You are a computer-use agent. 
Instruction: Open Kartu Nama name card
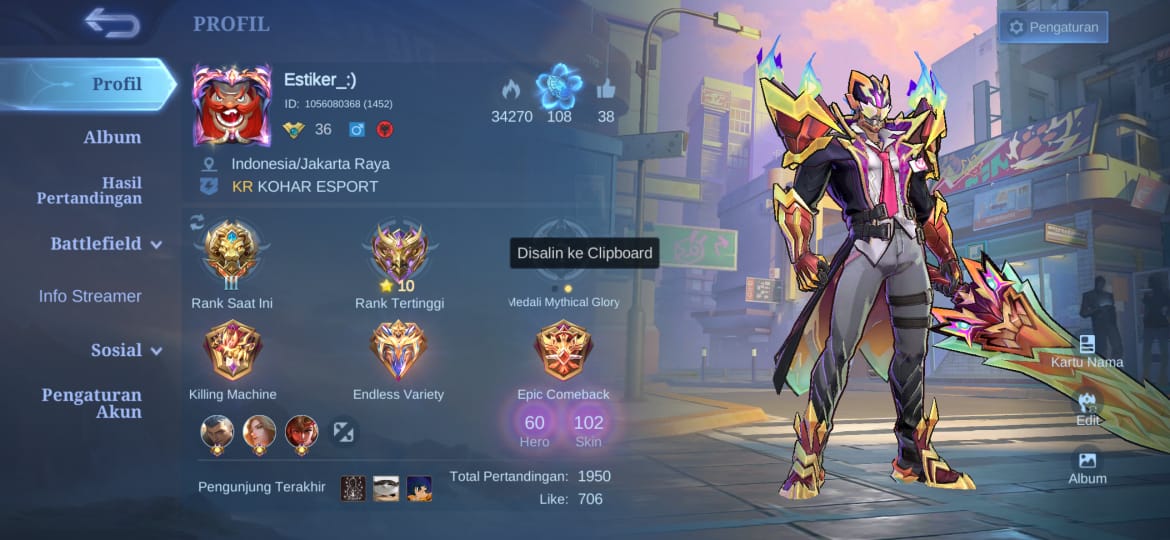click(x=1087, y=351)
